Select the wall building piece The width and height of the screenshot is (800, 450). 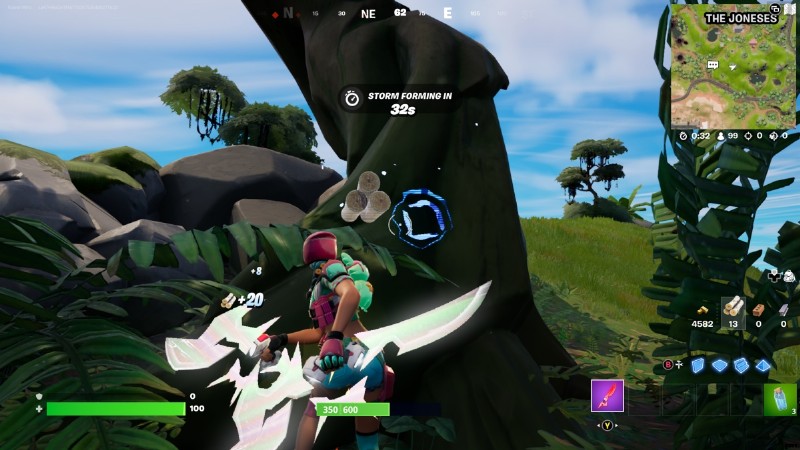click(x=698, y=366)
